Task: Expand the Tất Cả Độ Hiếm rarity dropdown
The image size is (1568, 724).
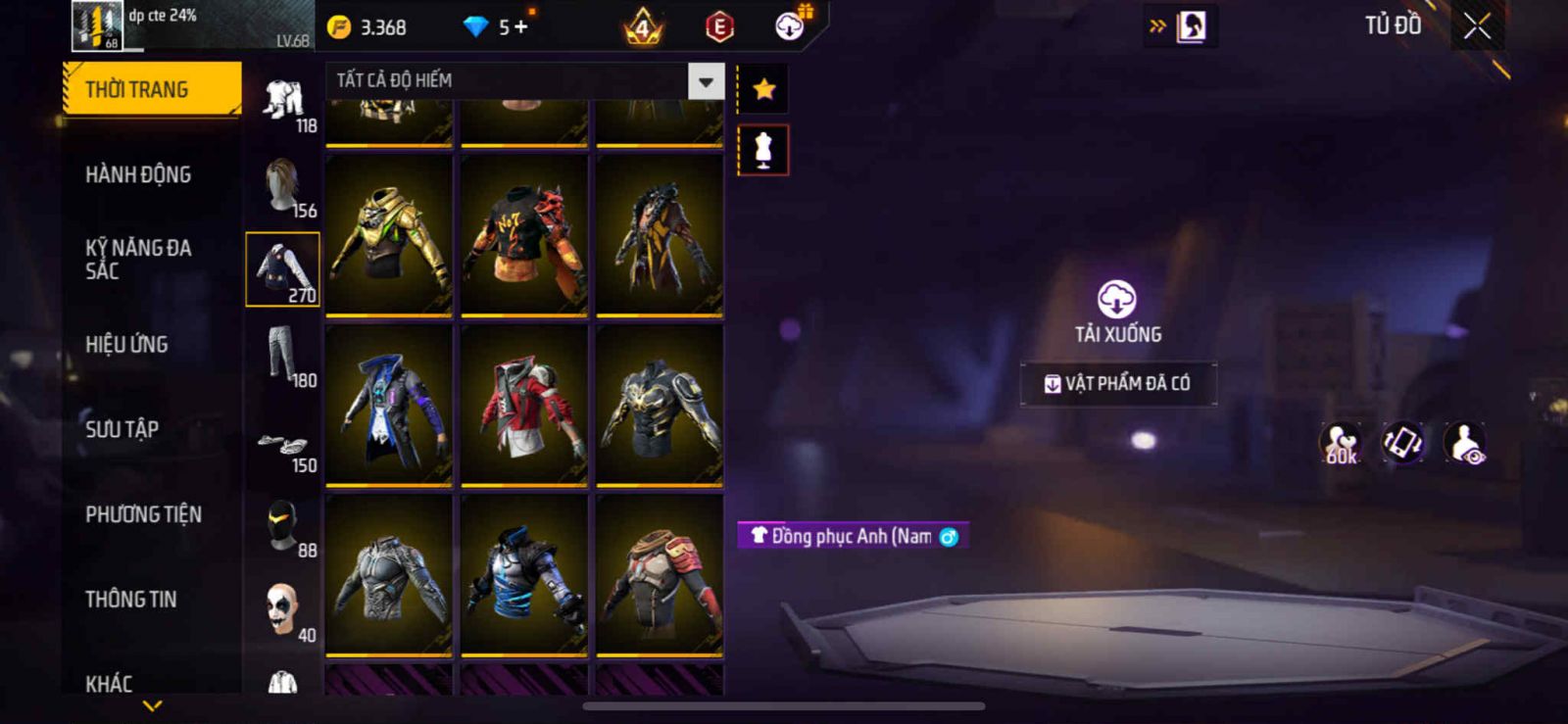Action: tap(706, 81)
